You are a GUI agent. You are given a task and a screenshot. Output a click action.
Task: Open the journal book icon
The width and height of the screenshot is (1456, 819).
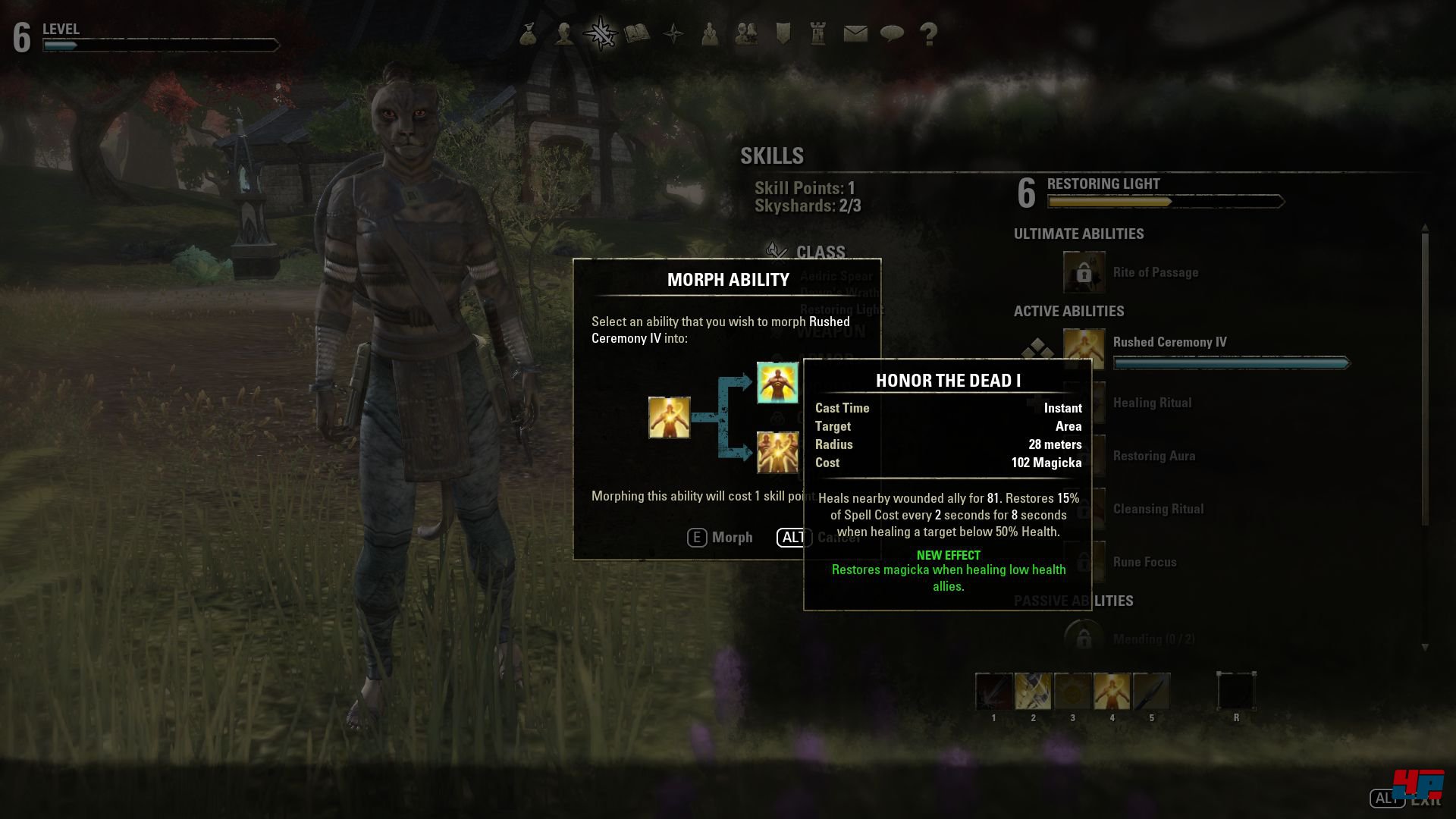637,33
